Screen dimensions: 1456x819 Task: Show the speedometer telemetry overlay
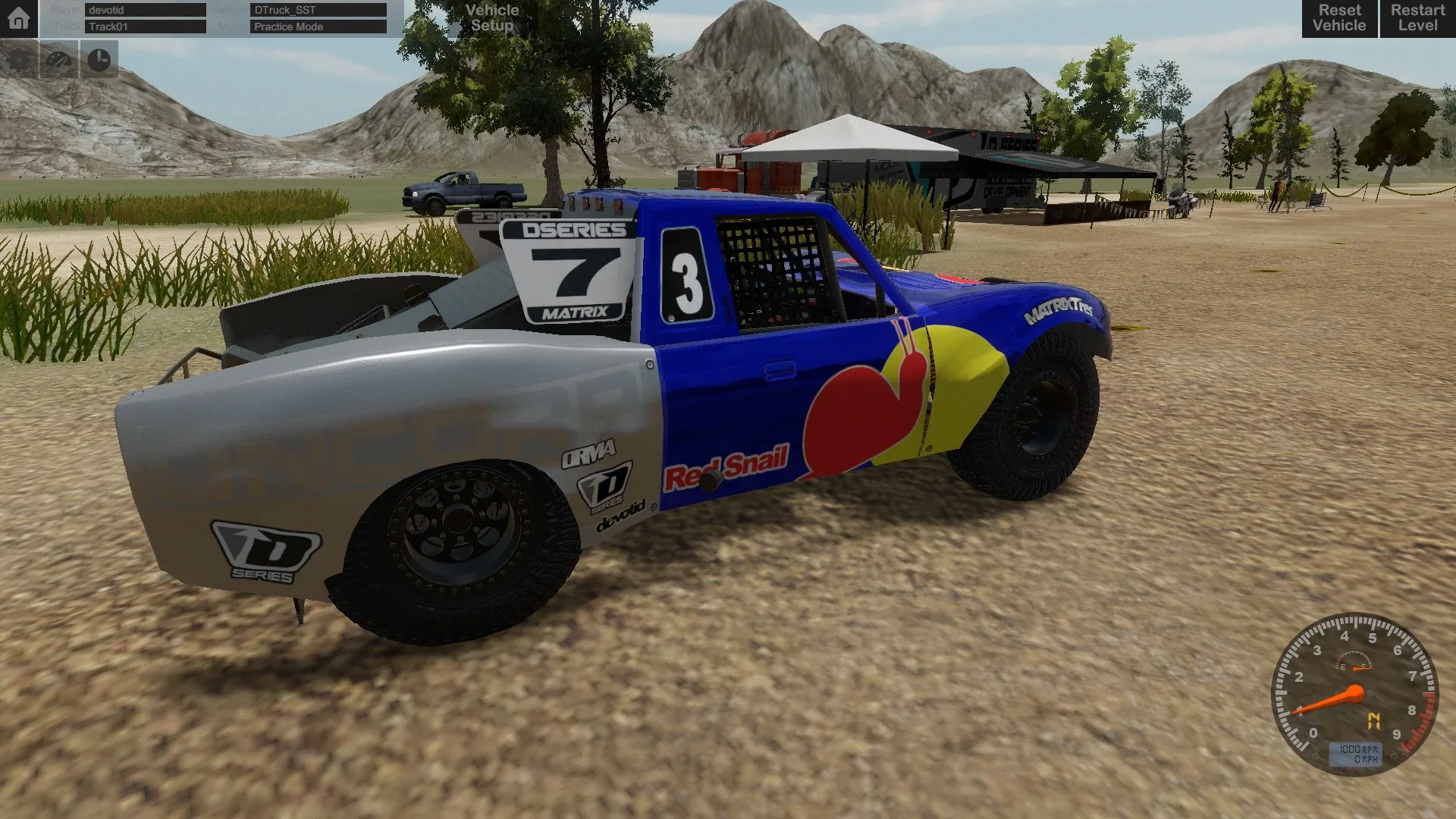click(59, 61)
